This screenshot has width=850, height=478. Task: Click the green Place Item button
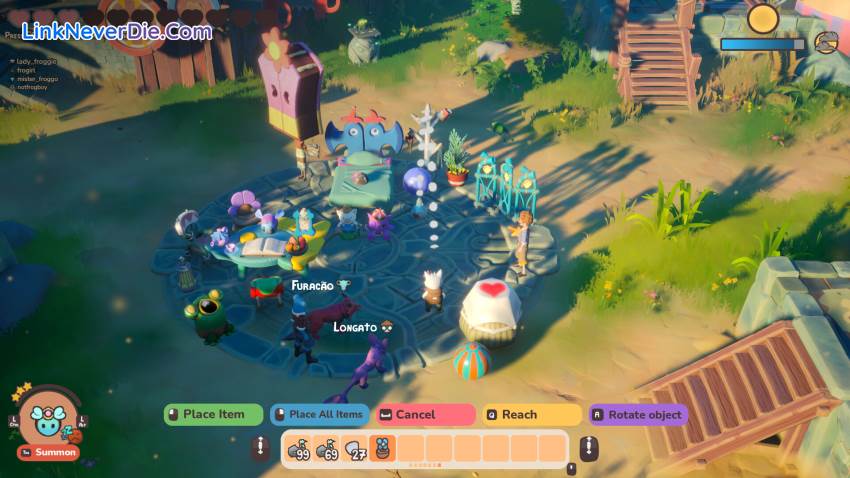point(213,414)
